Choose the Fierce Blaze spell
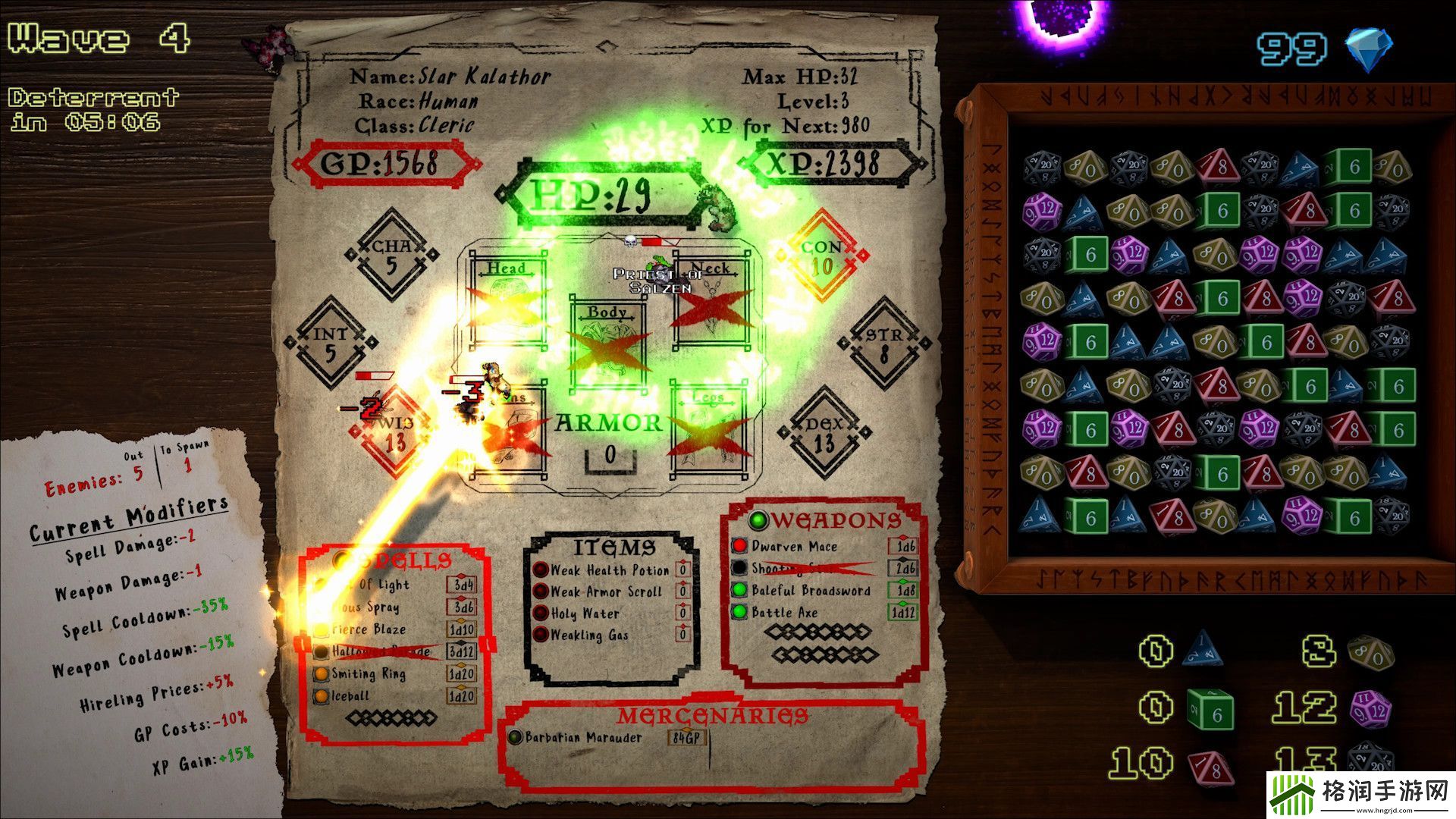Image resolution: width=1456 pixels, height=819 pixels. click(369, 629)
